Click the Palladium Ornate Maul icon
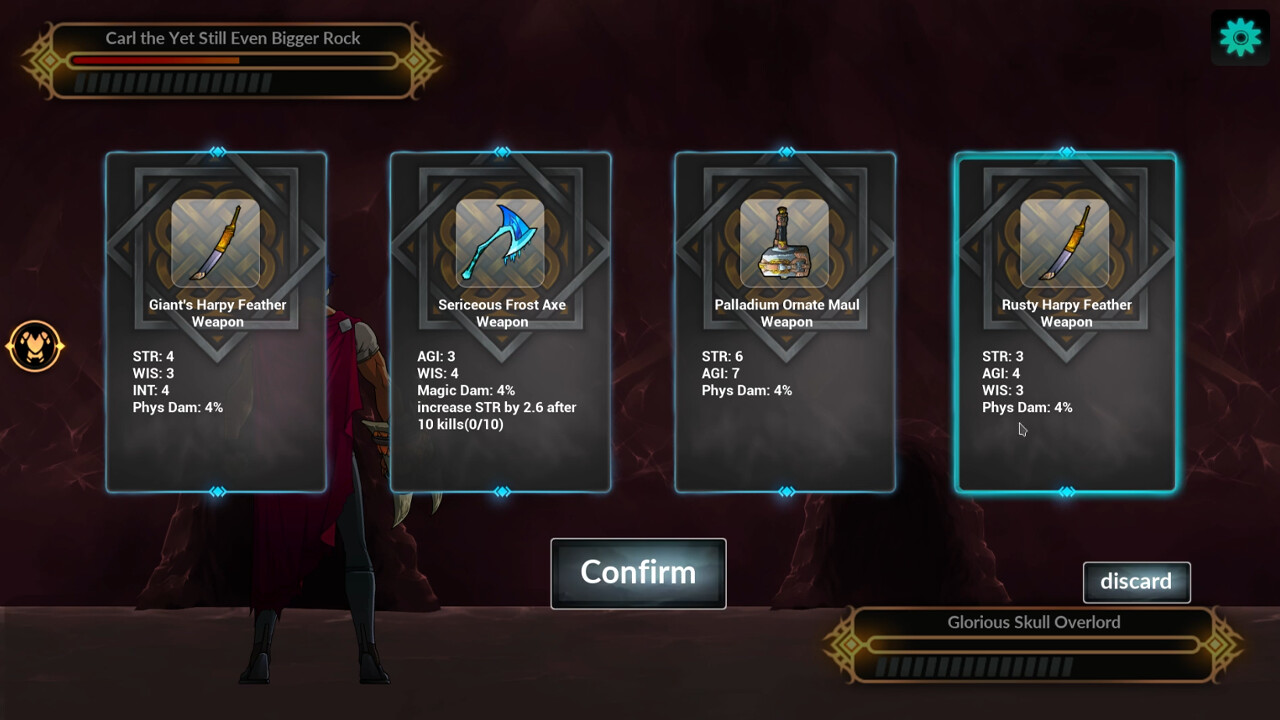The image size is (1280, 720). coord(785,242)
